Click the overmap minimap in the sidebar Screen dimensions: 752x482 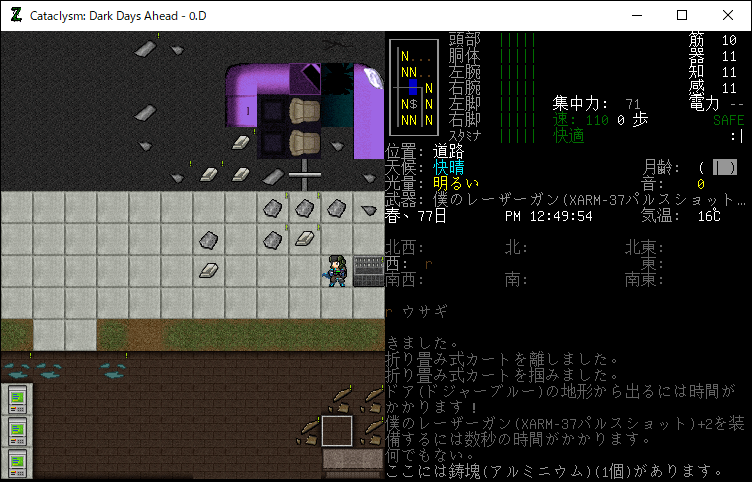(x=413, y=88)
